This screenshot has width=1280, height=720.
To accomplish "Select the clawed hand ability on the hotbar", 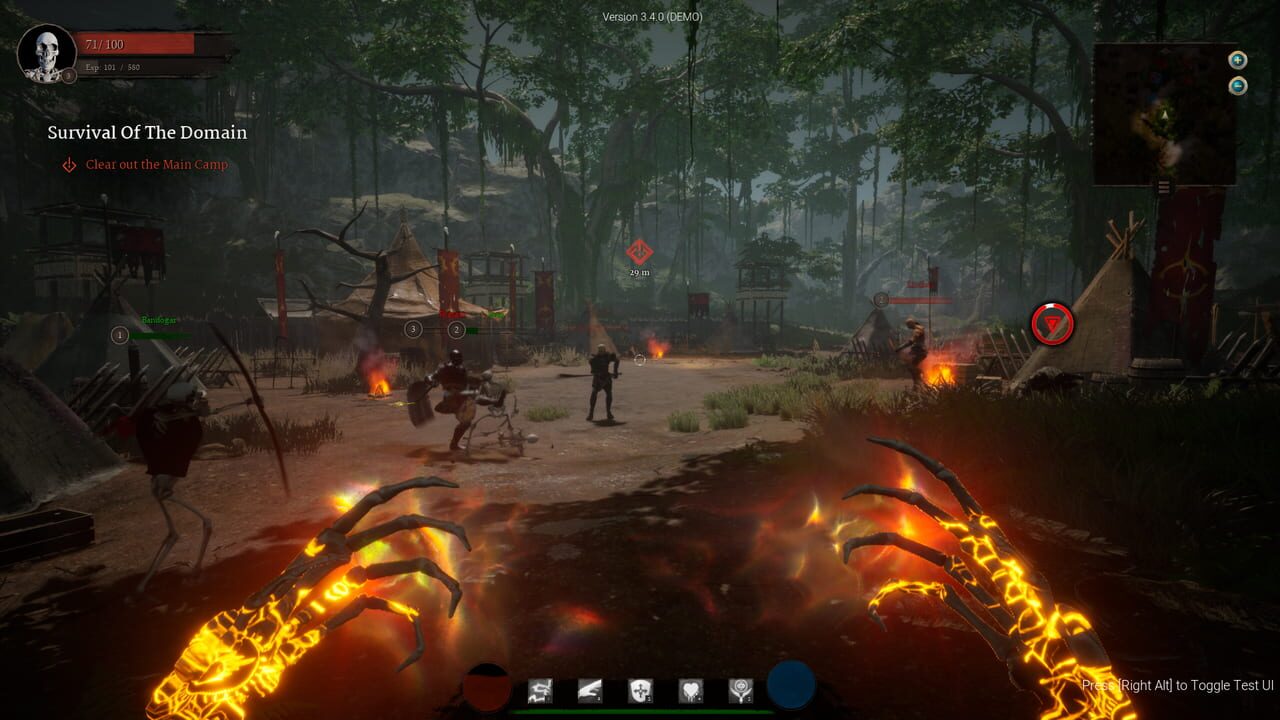I will point(540,689).
